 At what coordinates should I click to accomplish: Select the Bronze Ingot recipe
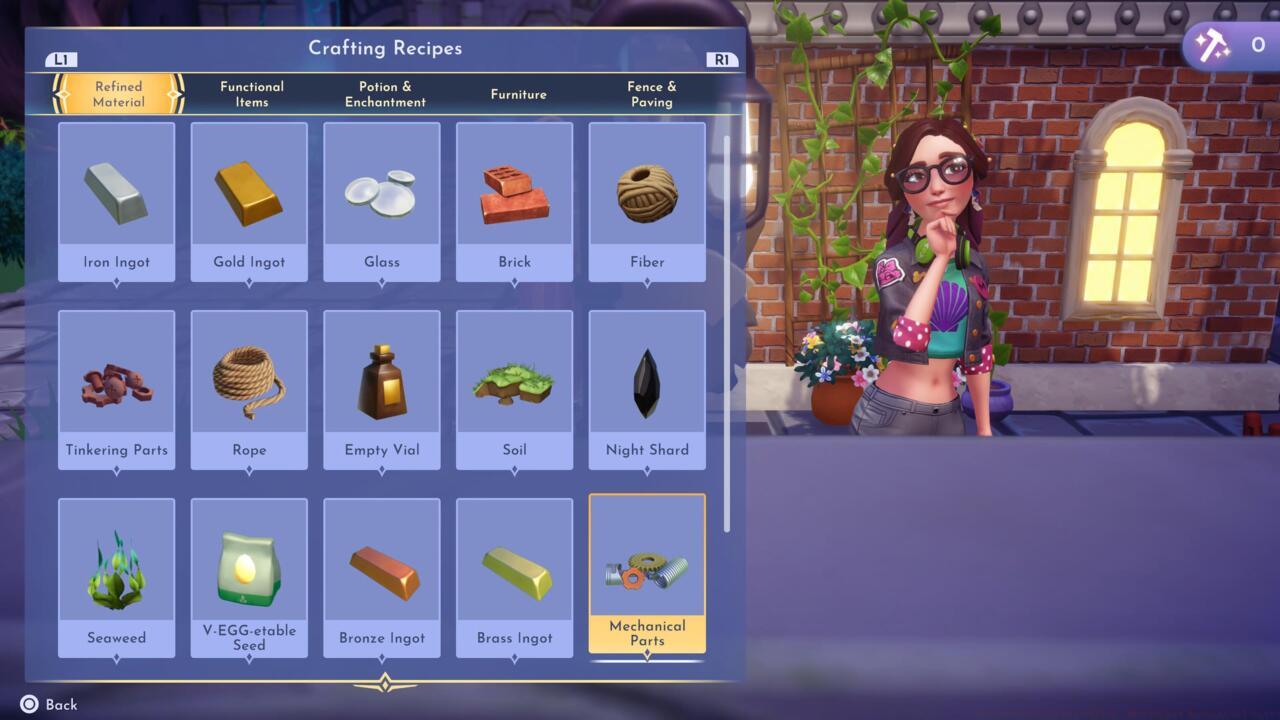[x=382, y=578]
